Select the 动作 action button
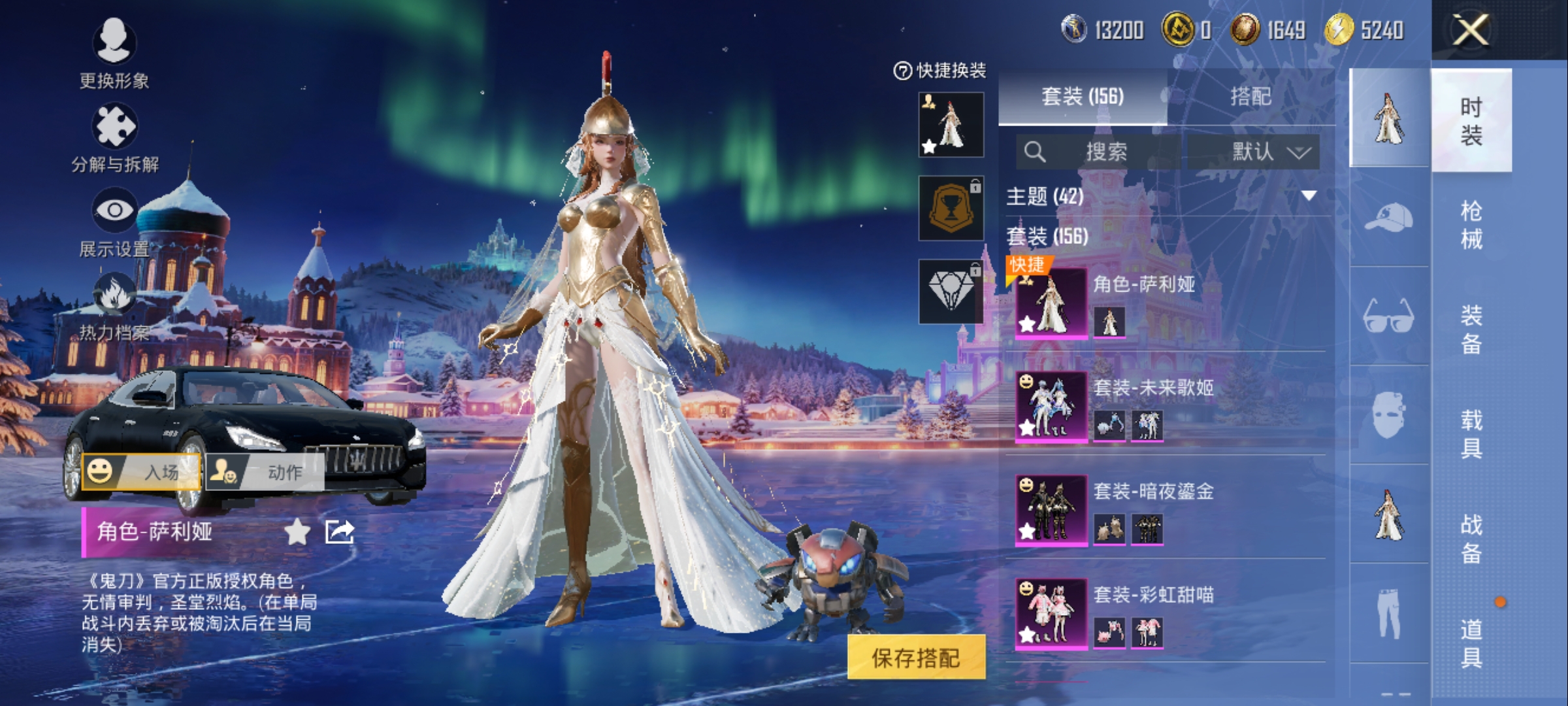The width and height of the screenshot is (1568, 706). point(265,471)
